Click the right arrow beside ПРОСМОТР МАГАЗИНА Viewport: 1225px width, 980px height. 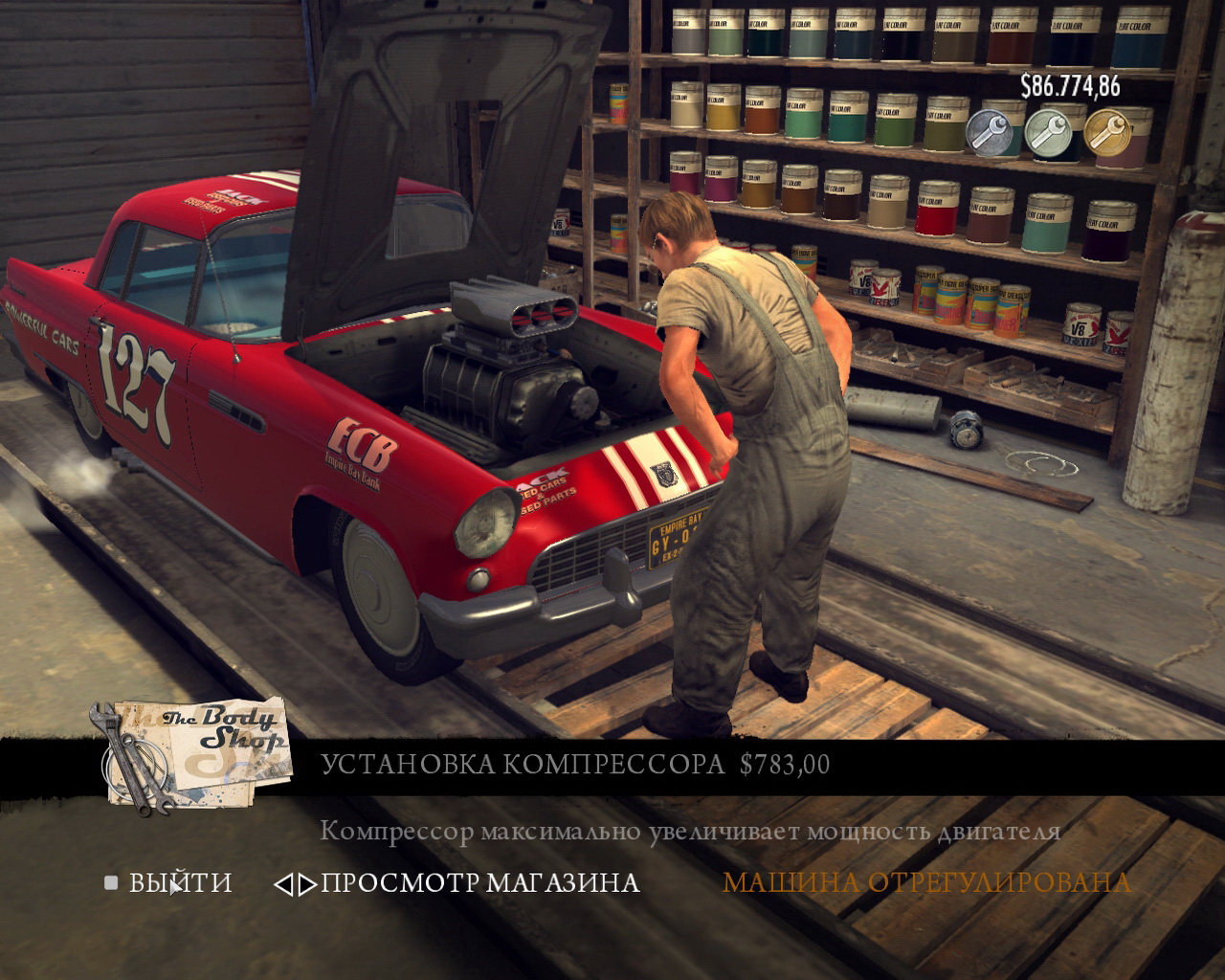pos(306,883)
